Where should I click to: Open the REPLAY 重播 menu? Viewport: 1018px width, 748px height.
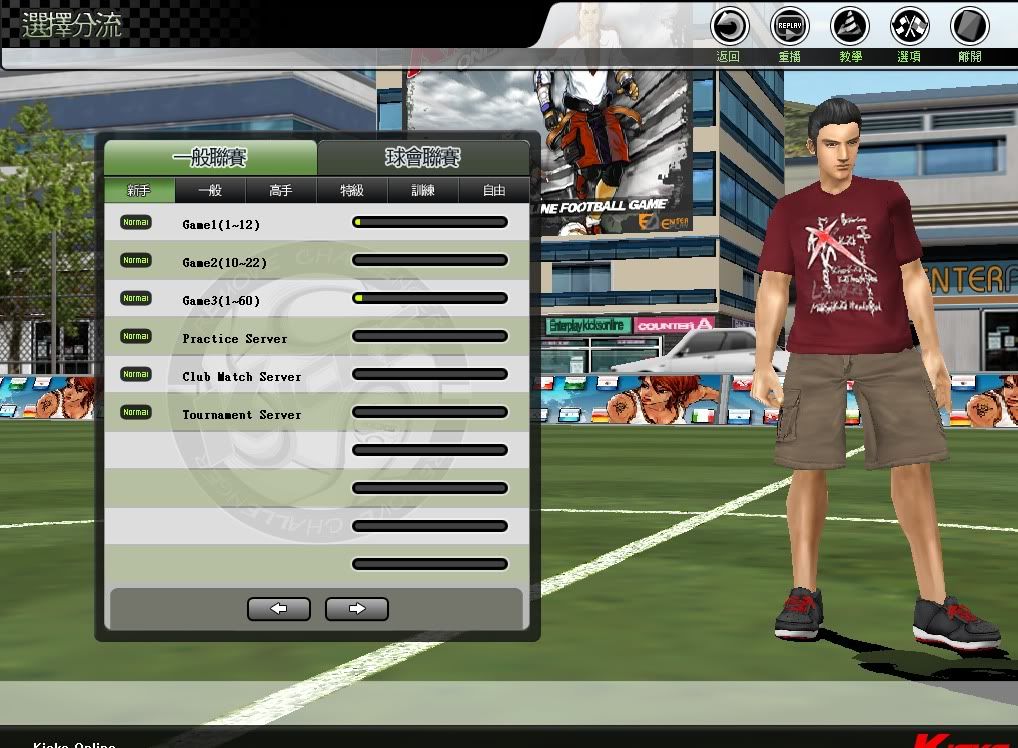coord(790,27)
